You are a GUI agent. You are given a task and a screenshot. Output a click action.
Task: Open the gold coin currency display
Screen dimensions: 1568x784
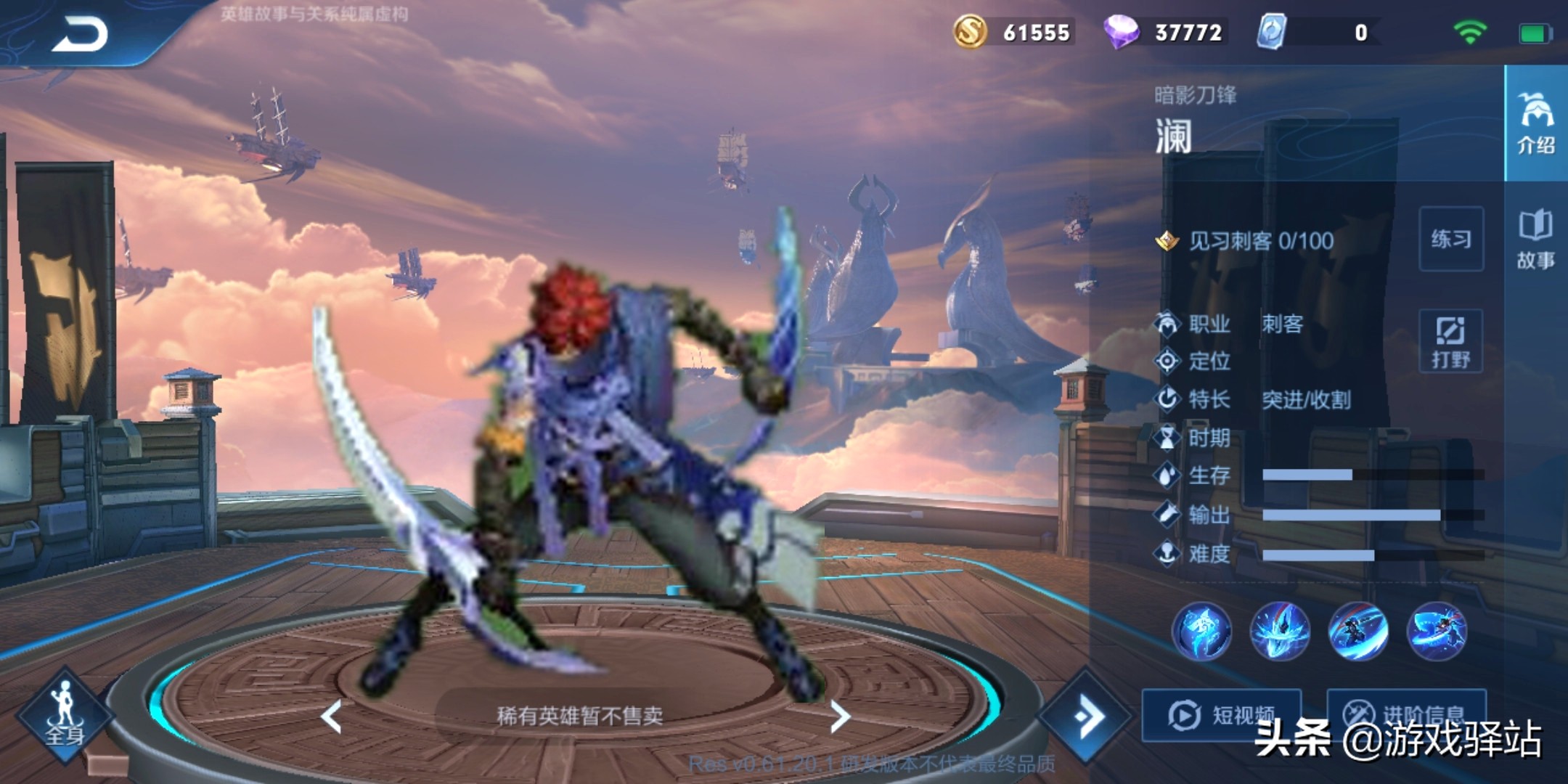pos(1012,32)
